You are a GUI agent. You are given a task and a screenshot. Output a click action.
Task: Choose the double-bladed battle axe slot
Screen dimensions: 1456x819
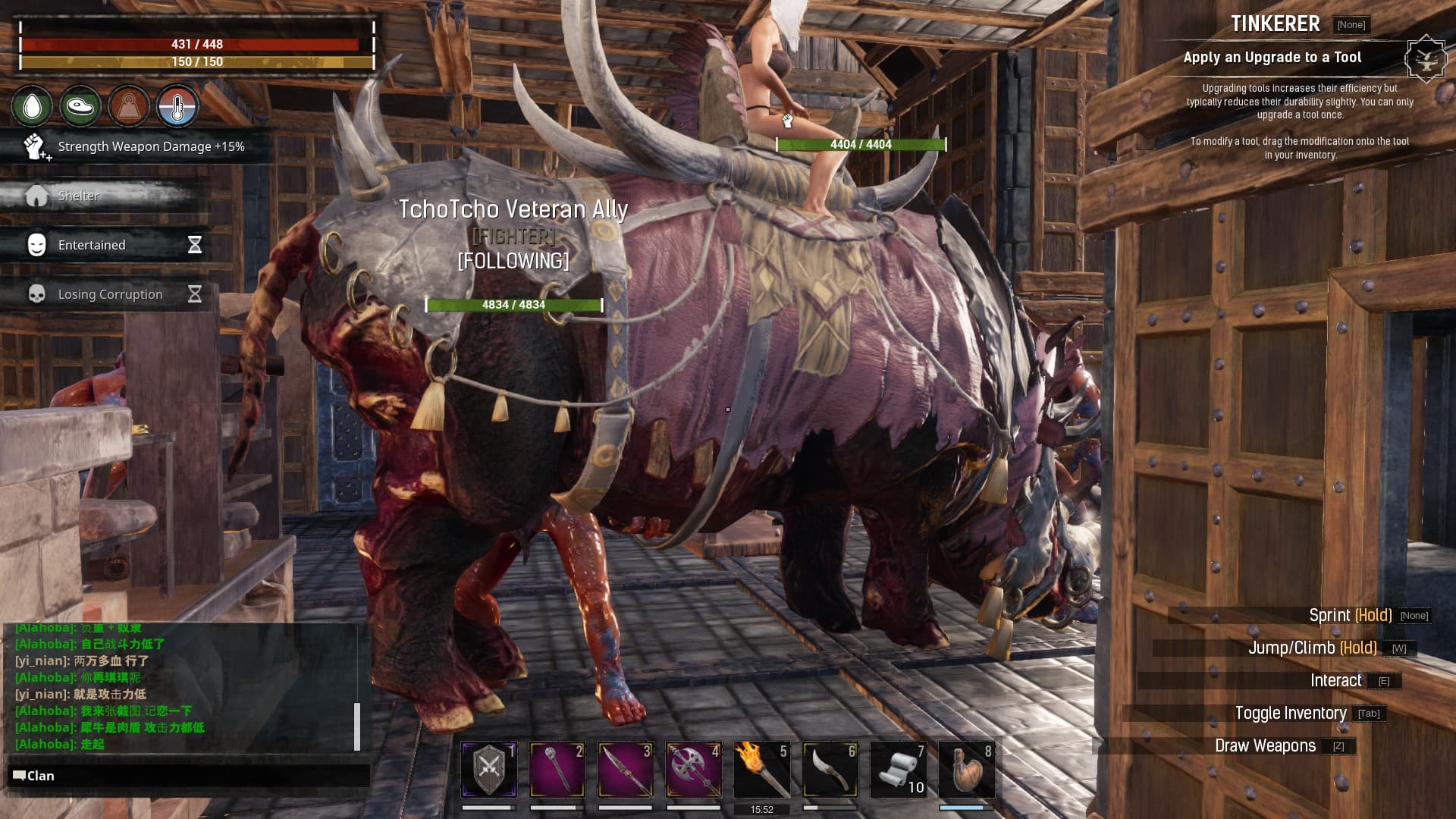(694, 770)
